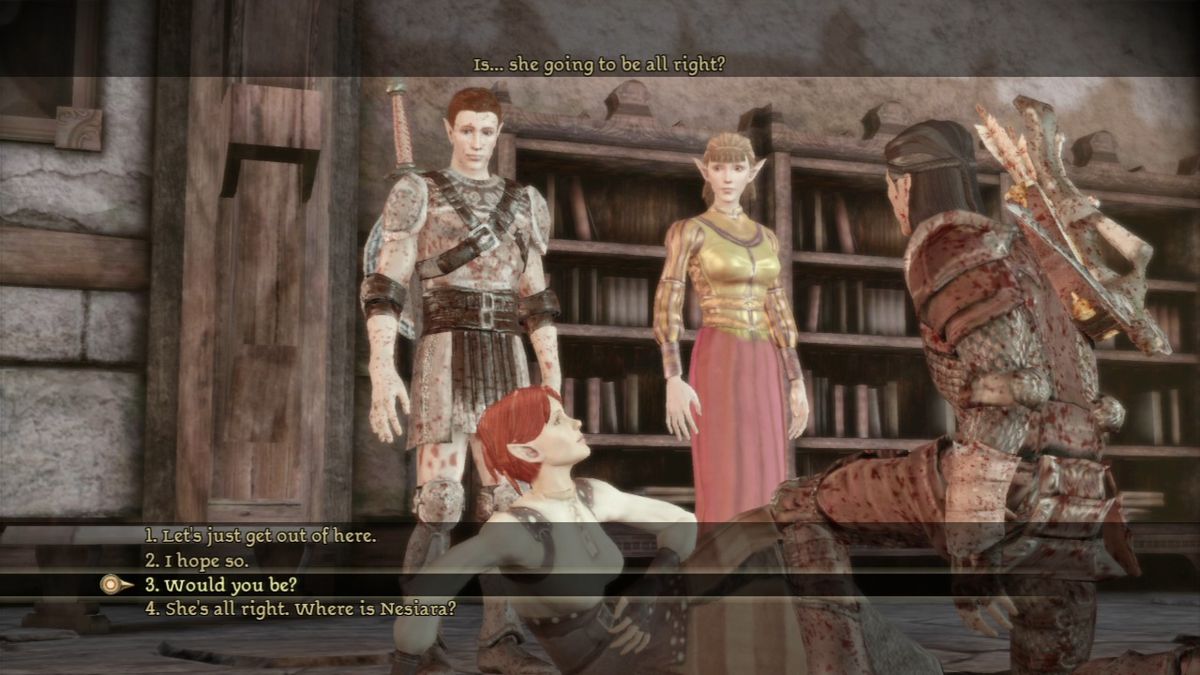Answer "She's all right. Where is Nesiara?"
Viewport: 1200px width, 675px height.
[x=300, y=608]
